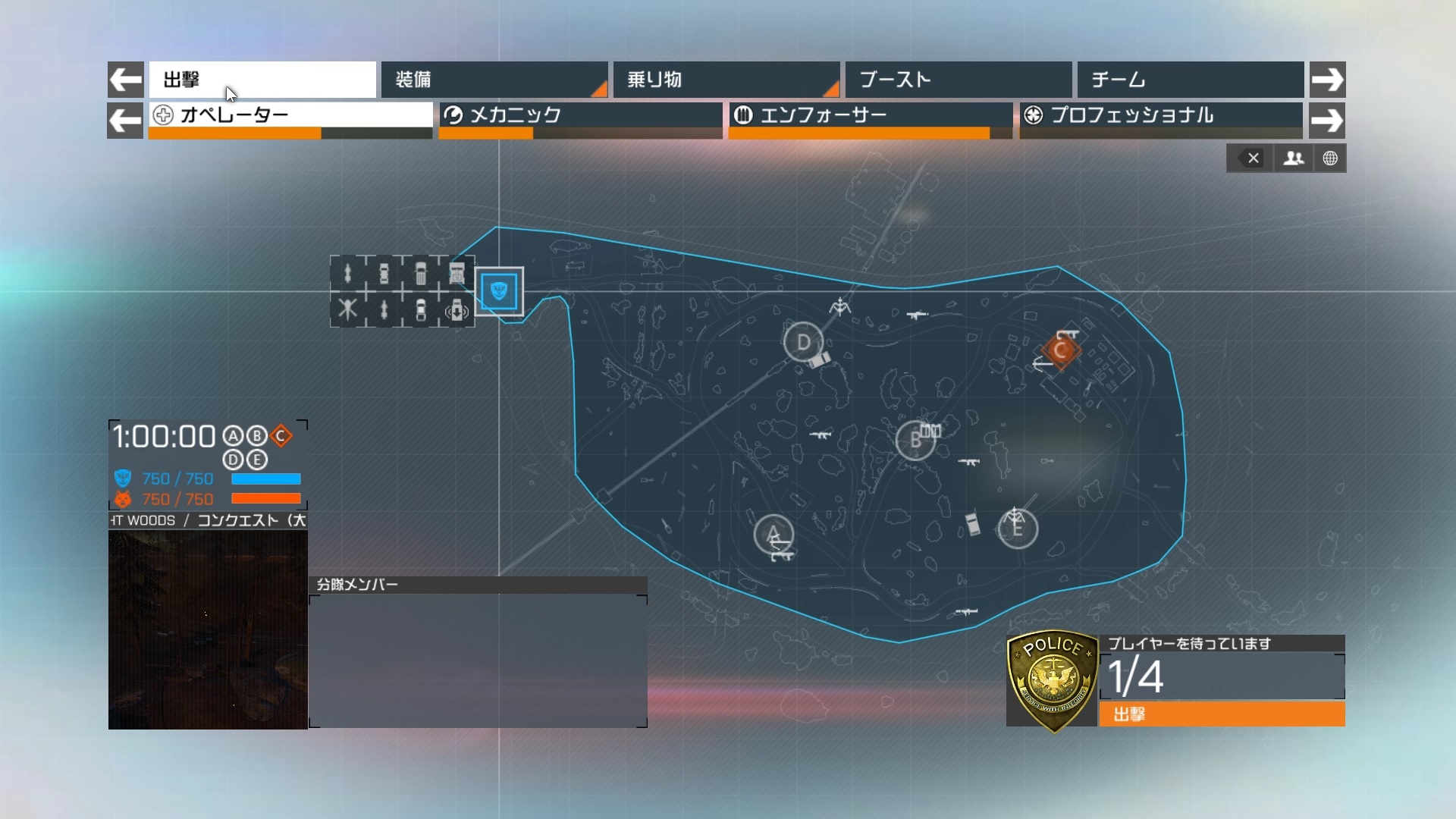
Task: Click the orange 出撃 deploy button
Action: 1222,714
